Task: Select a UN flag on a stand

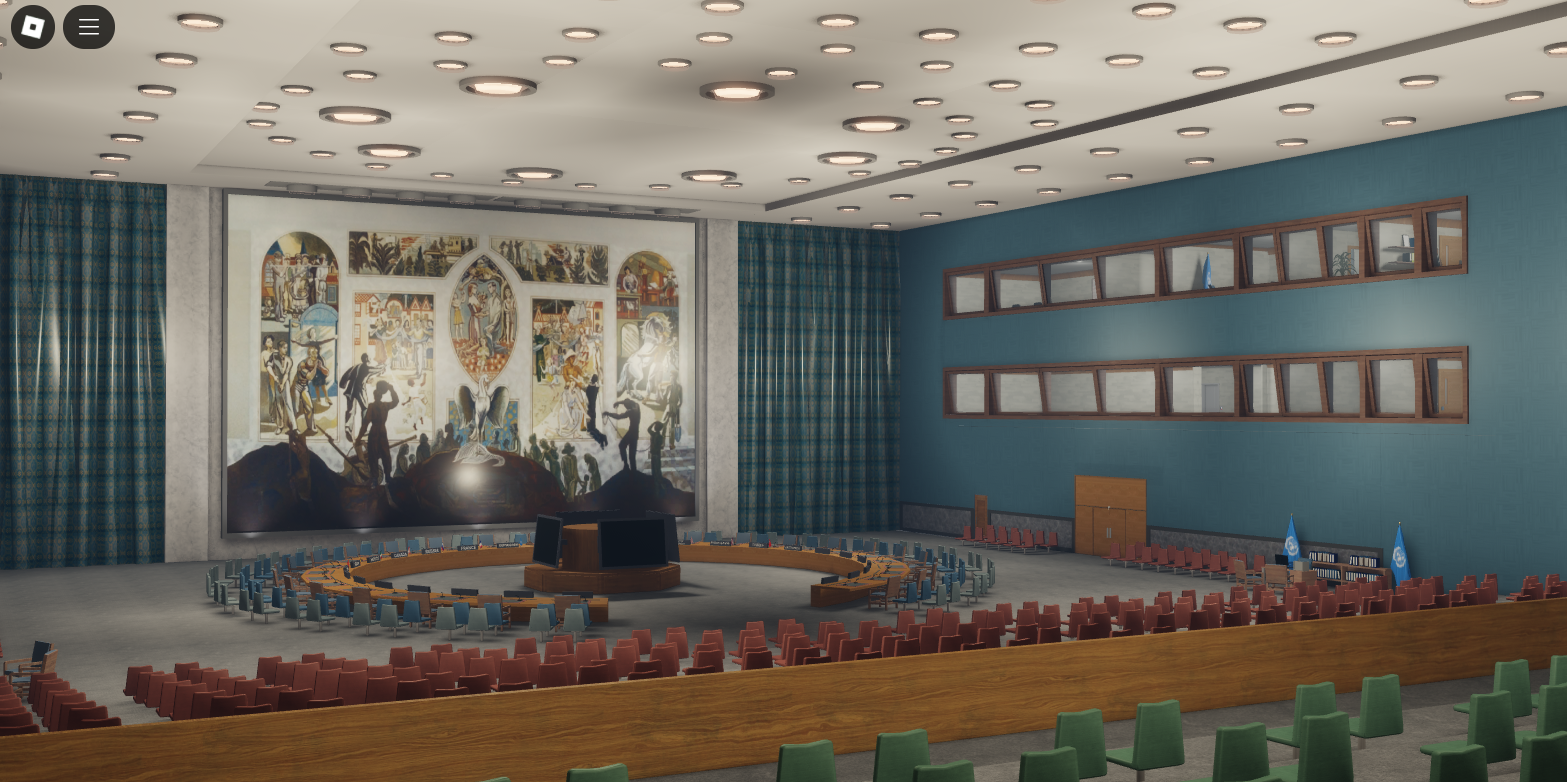Action: 1293,545
